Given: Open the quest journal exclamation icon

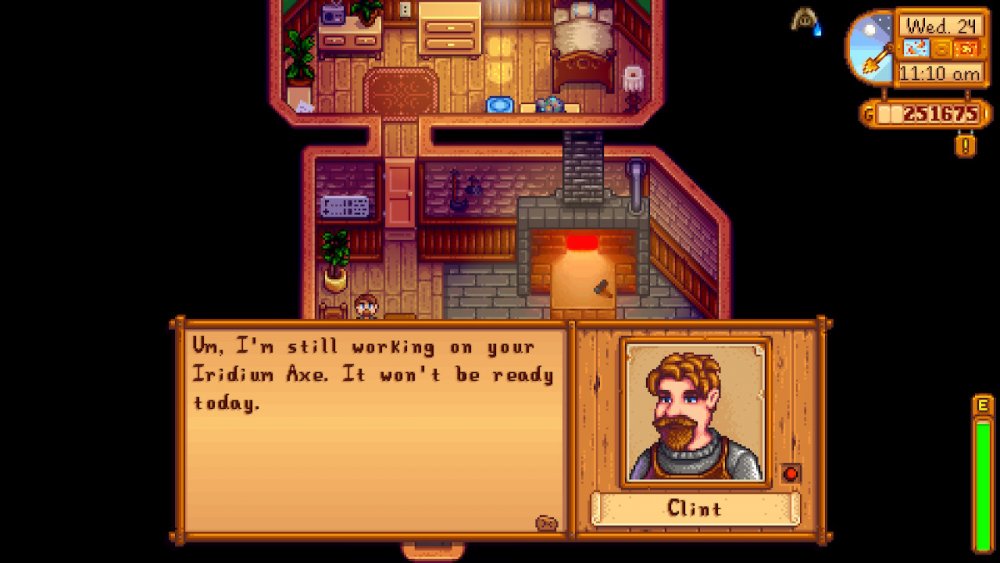Looking at the screenshot, I should [966, 145].
